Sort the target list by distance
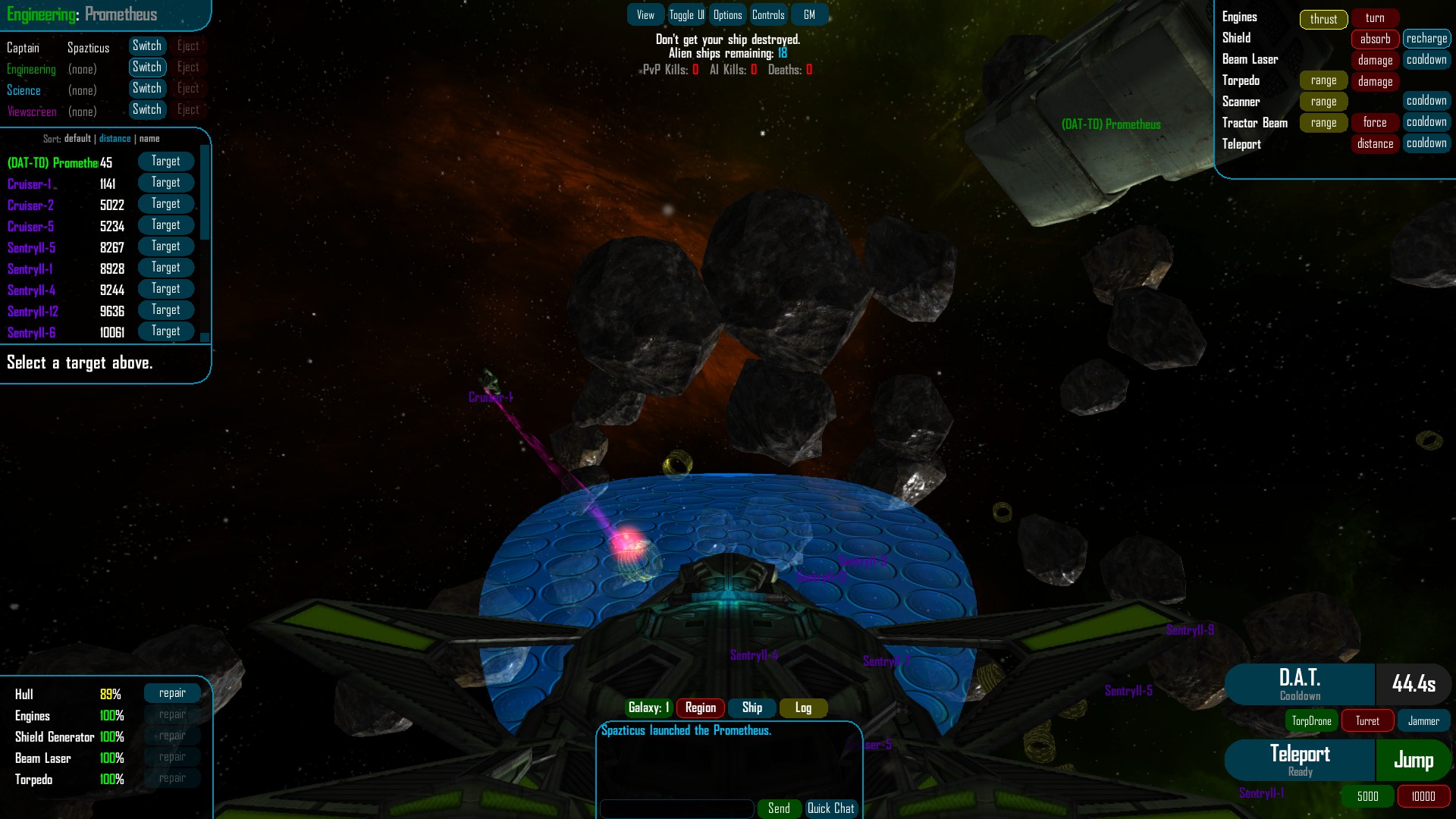 click(x=115, y=139)
